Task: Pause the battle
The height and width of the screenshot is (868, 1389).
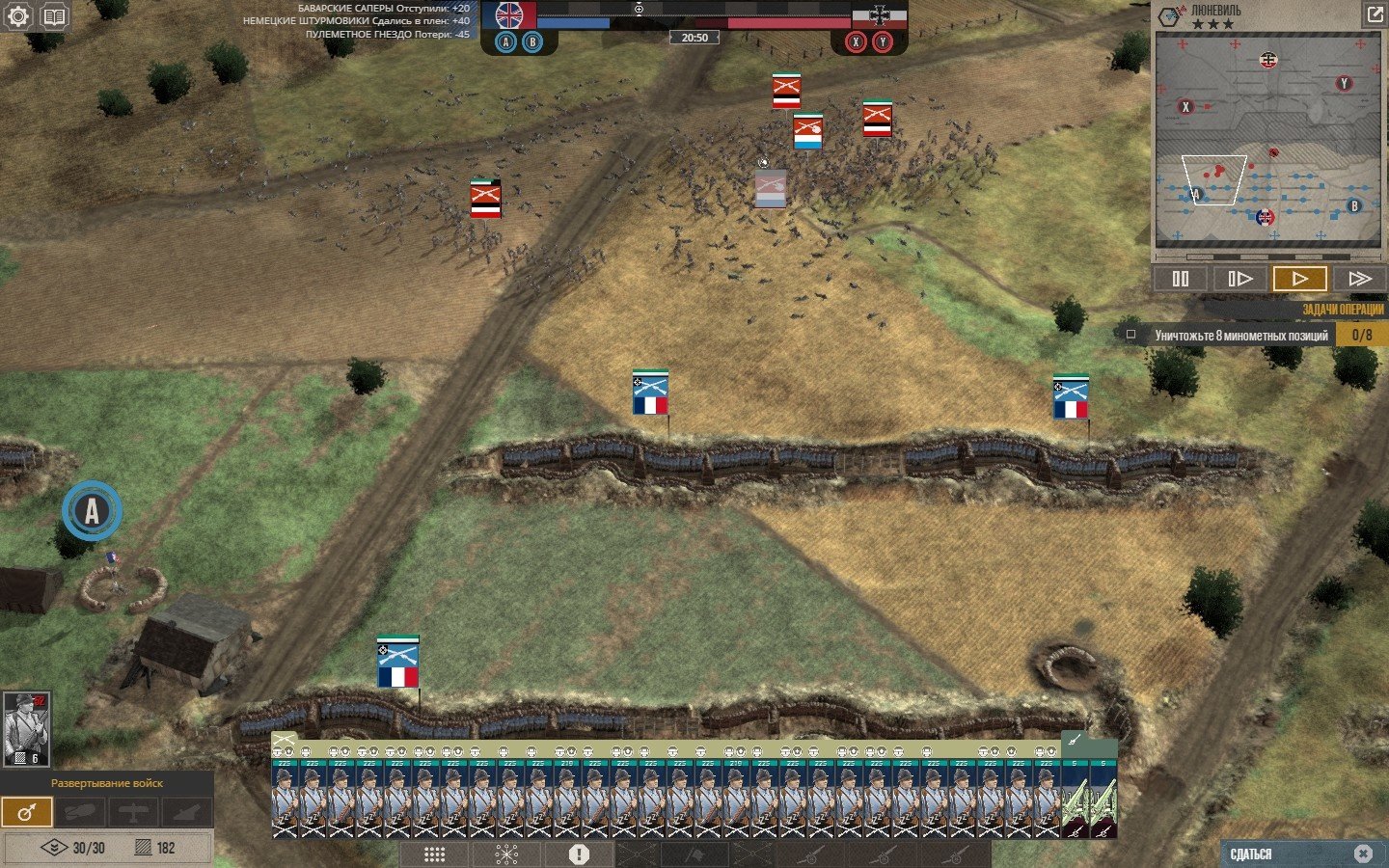Action: 1181,279
